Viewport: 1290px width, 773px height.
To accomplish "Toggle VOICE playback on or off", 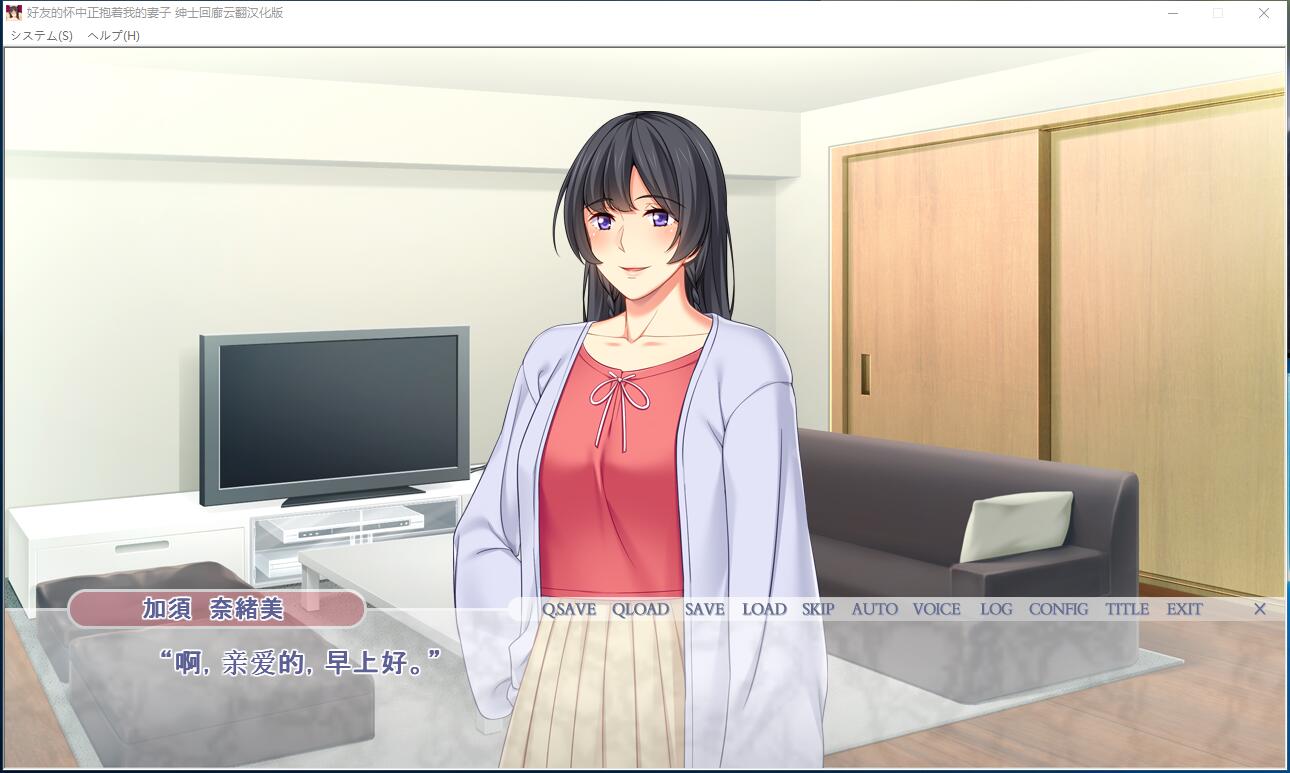I will [x=935, y=609].
